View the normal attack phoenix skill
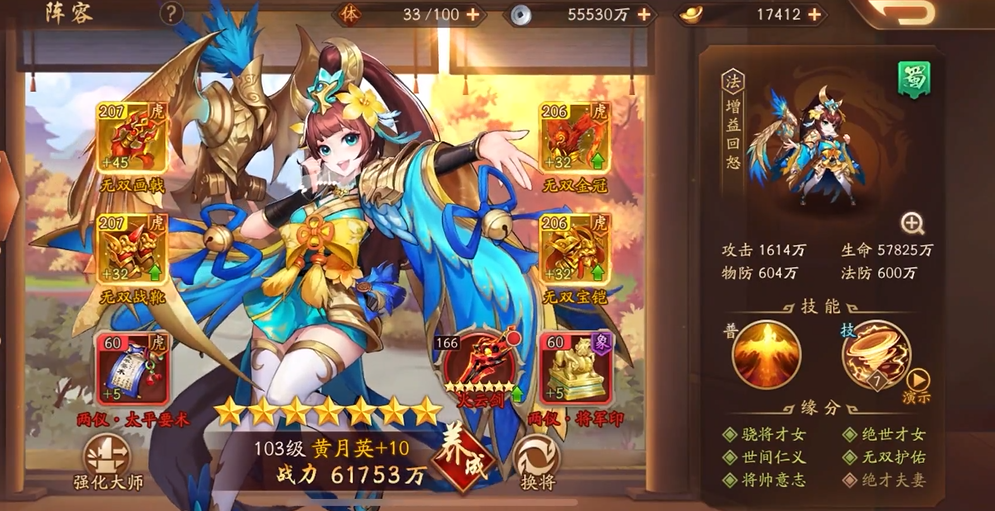995x511 pixels. point(766,355)
